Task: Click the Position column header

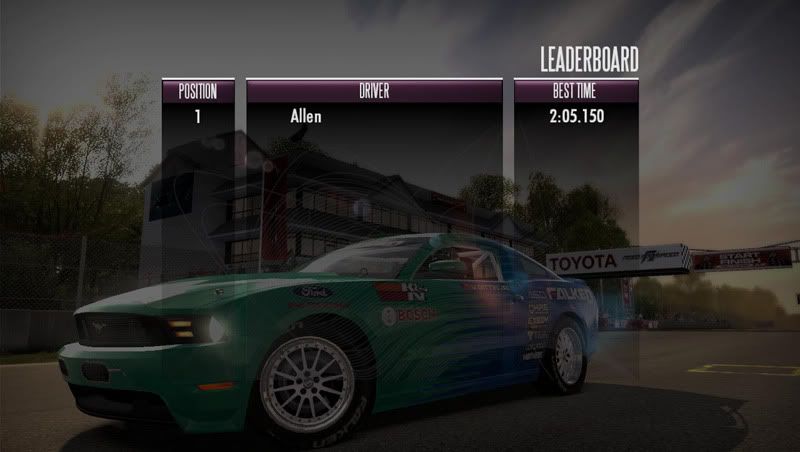Action: [x=198, y=91]
